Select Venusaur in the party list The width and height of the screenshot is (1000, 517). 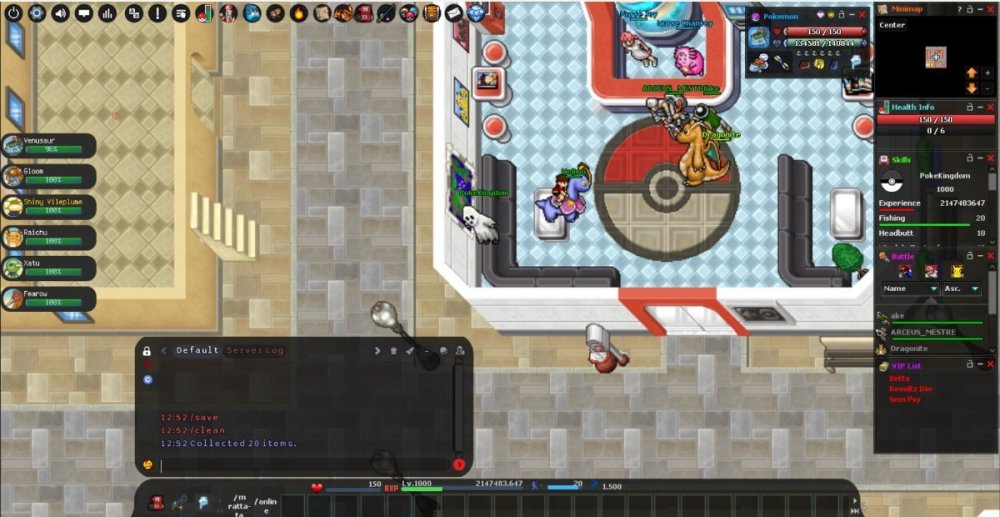[x=49, y=145]
